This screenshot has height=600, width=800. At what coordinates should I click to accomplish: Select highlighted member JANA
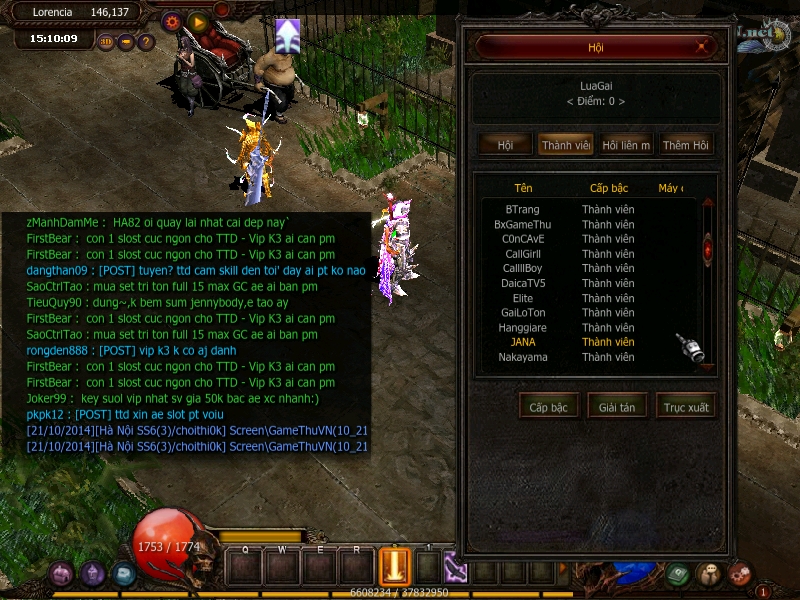coord(523,342)
